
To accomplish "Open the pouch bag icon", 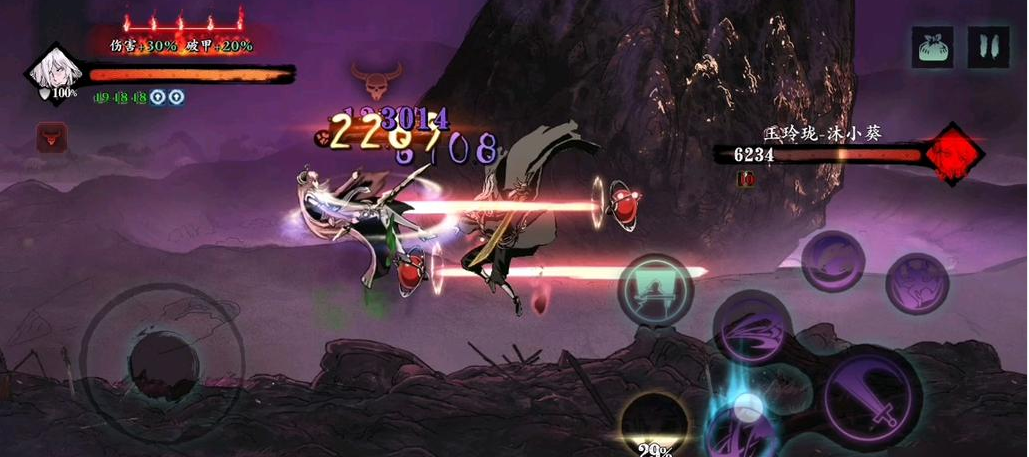I will tap(932, 47).
